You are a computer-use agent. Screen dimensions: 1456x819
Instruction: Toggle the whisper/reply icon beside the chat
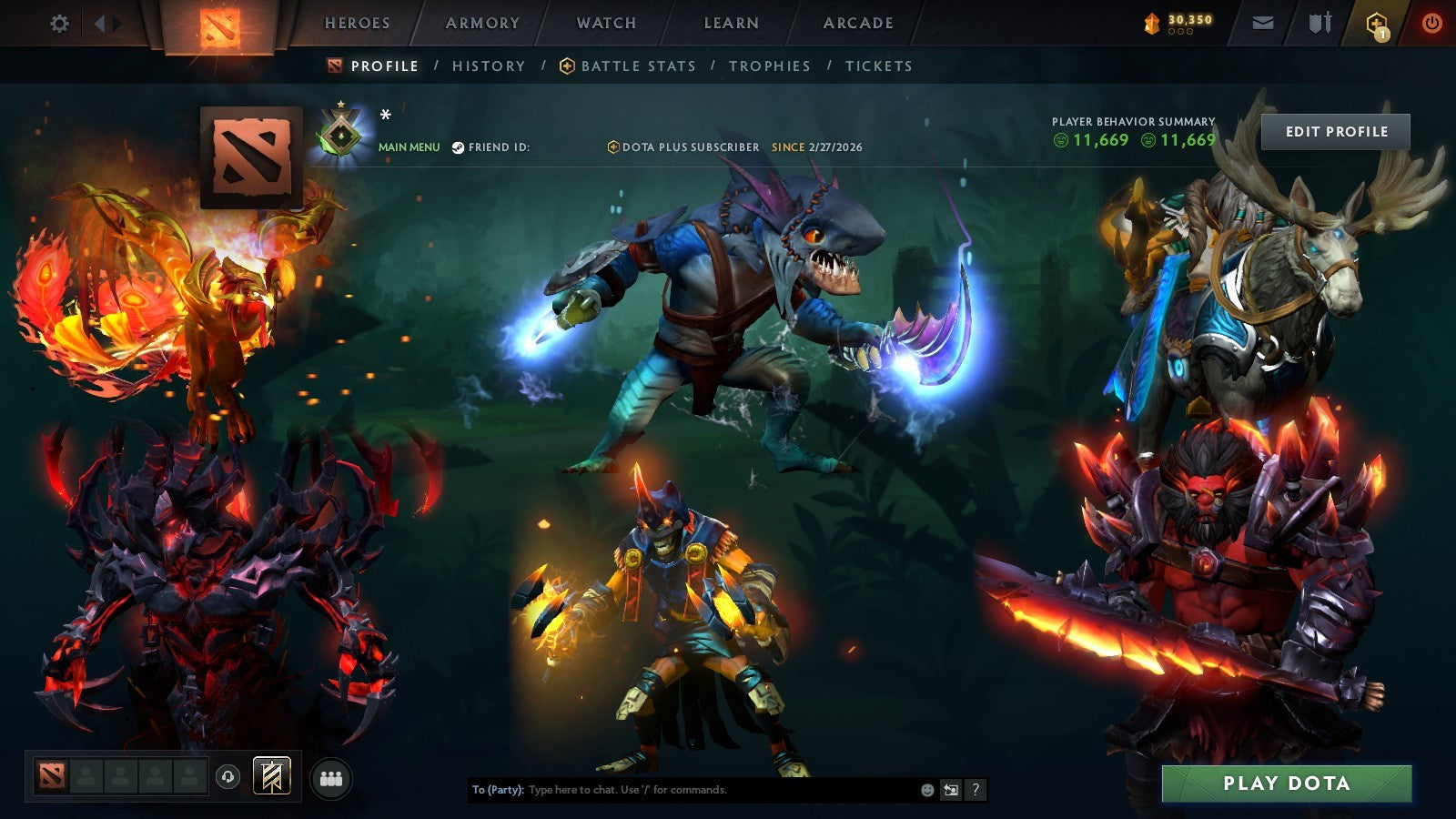(x=950, y=791)
